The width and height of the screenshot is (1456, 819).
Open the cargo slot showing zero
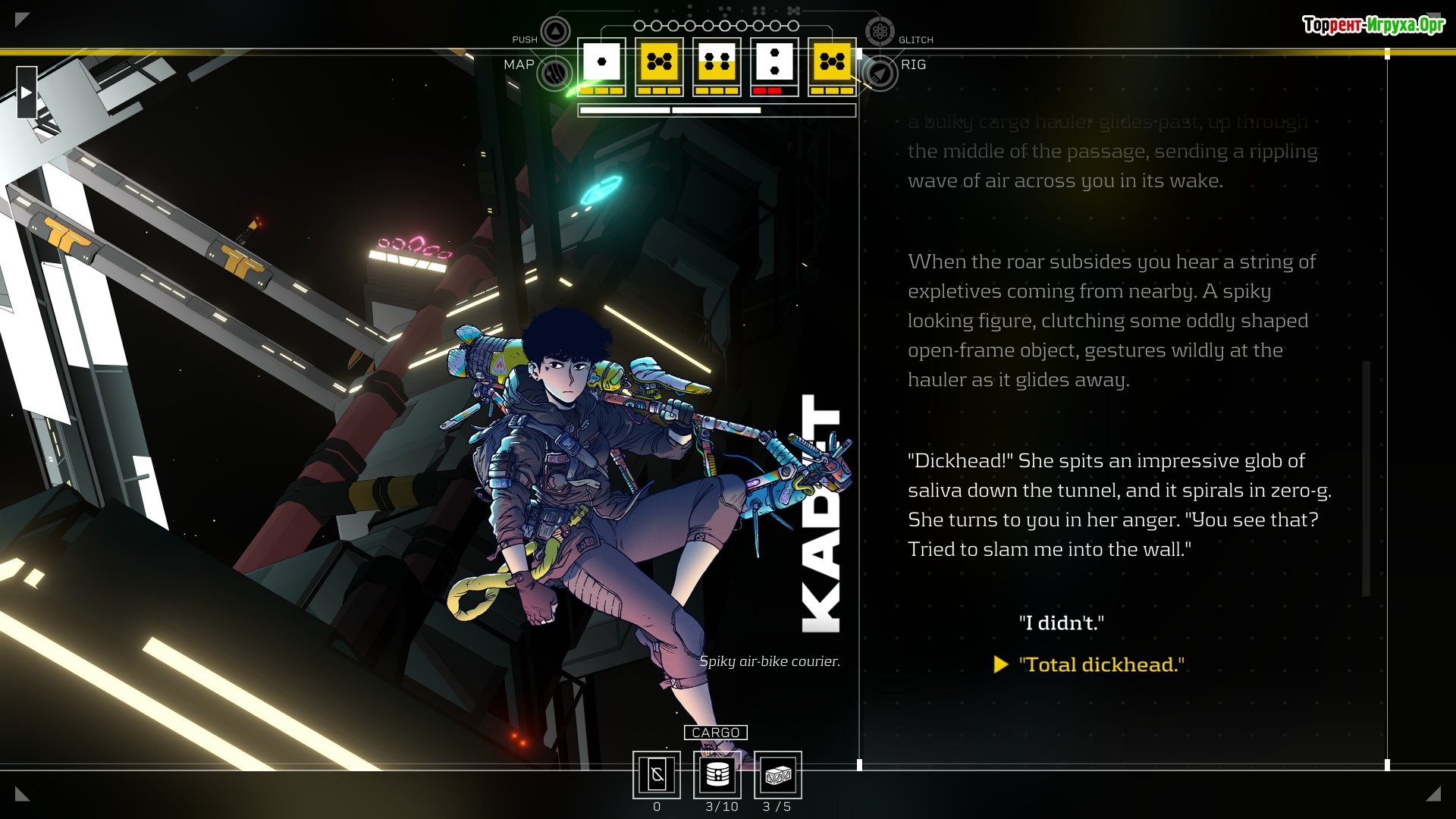coord(657,774)
